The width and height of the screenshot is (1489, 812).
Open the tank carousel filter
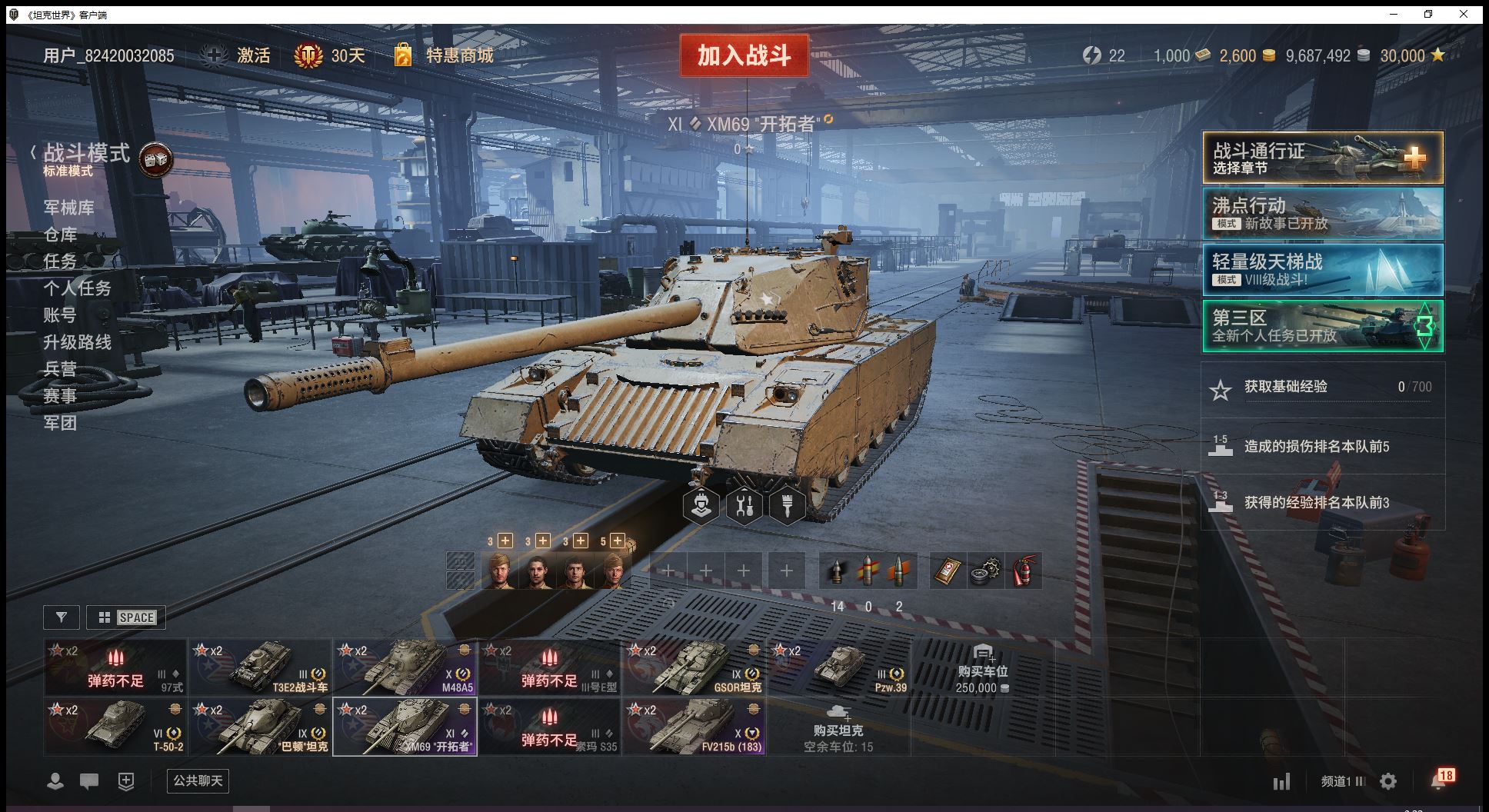coord(62,617)
